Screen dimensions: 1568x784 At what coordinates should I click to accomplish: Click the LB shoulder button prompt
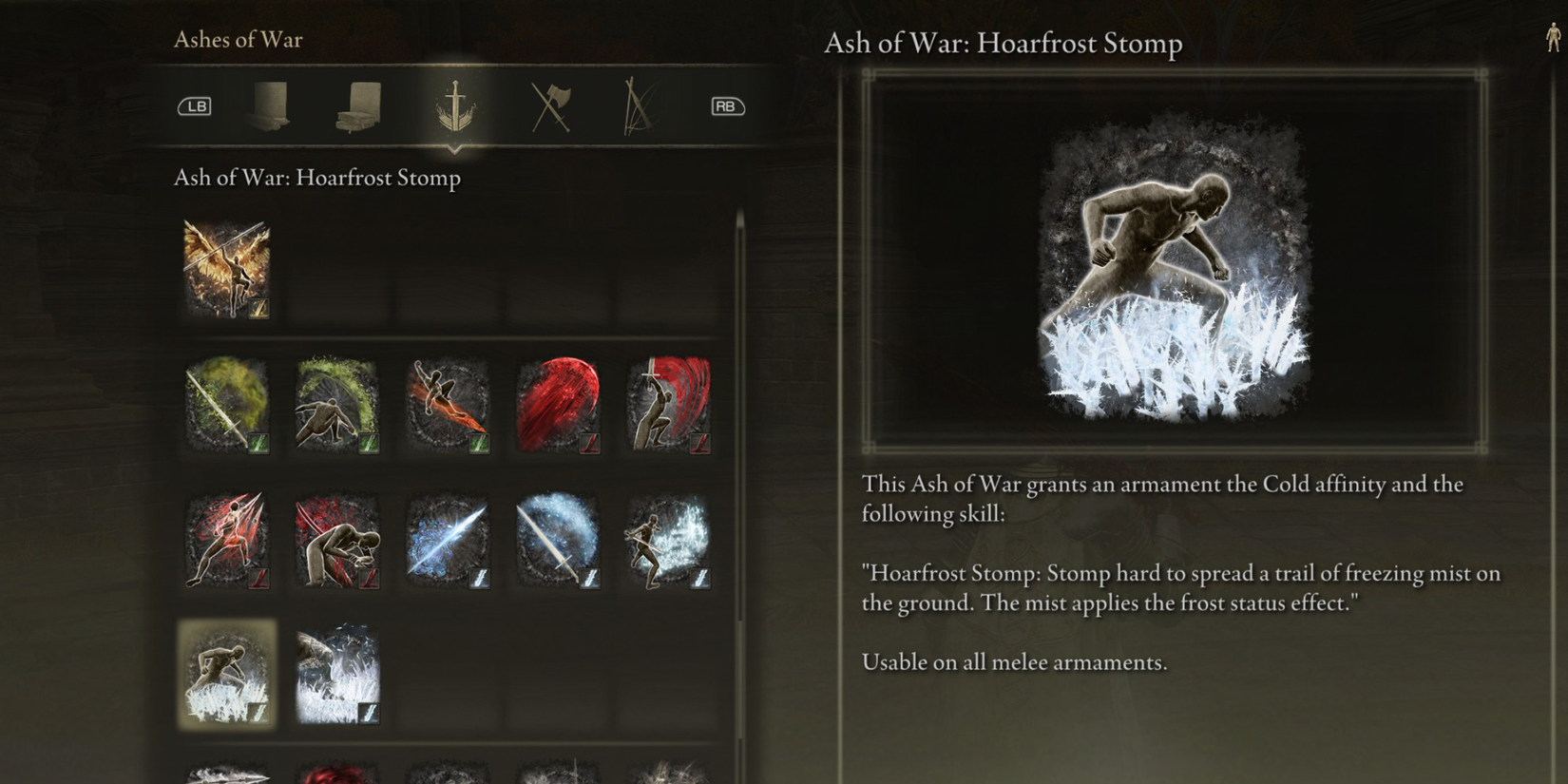tap(196, 106)
